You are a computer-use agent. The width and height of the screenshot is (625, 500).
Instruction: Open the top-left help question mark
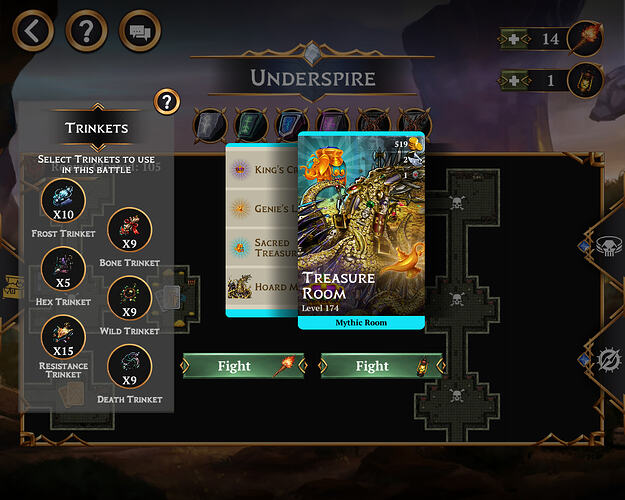(x=86, y=30)
